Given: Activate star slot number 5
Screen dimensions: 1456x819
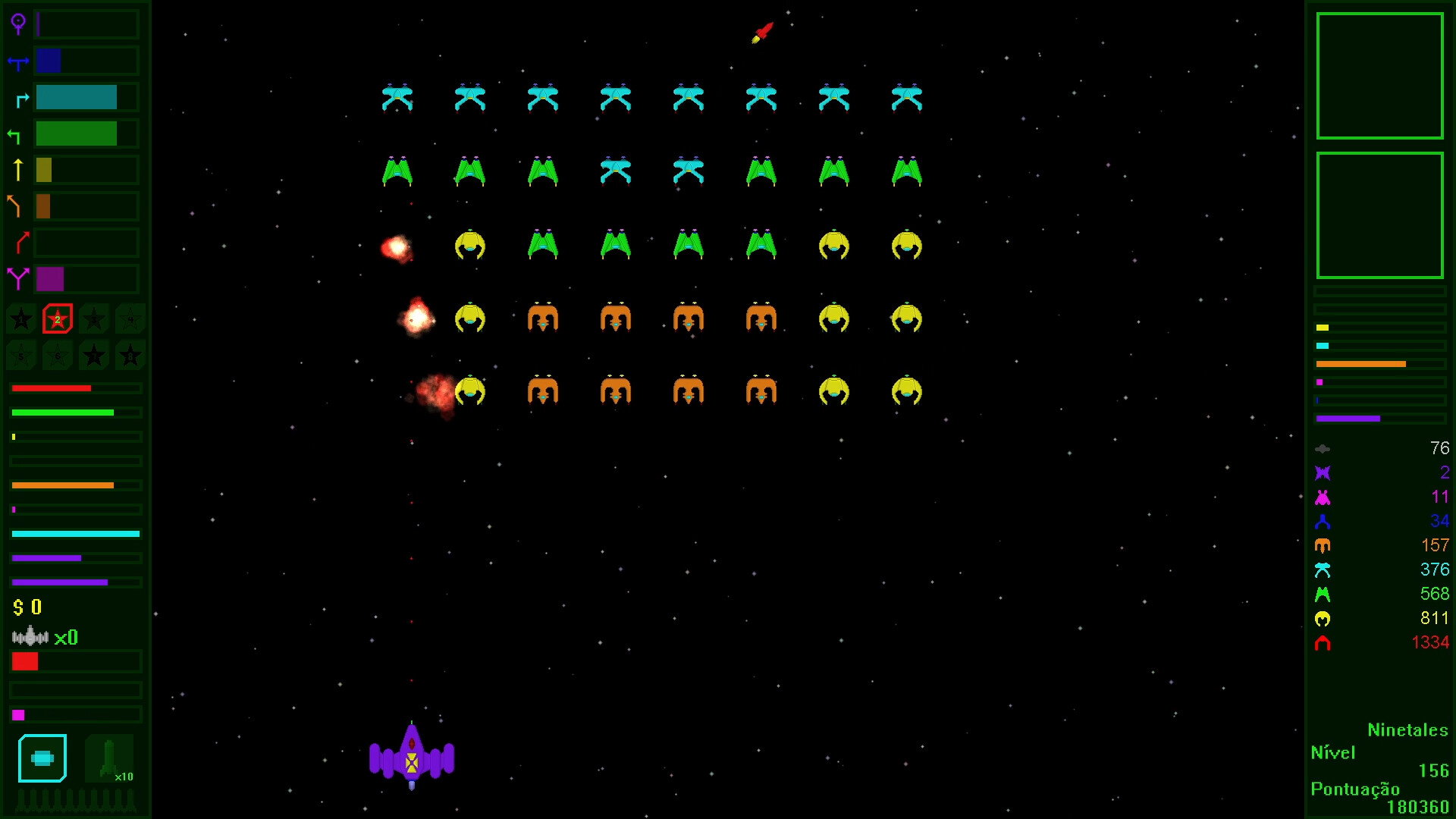Looking at the screenshot, I should click(x=20, y=355).
